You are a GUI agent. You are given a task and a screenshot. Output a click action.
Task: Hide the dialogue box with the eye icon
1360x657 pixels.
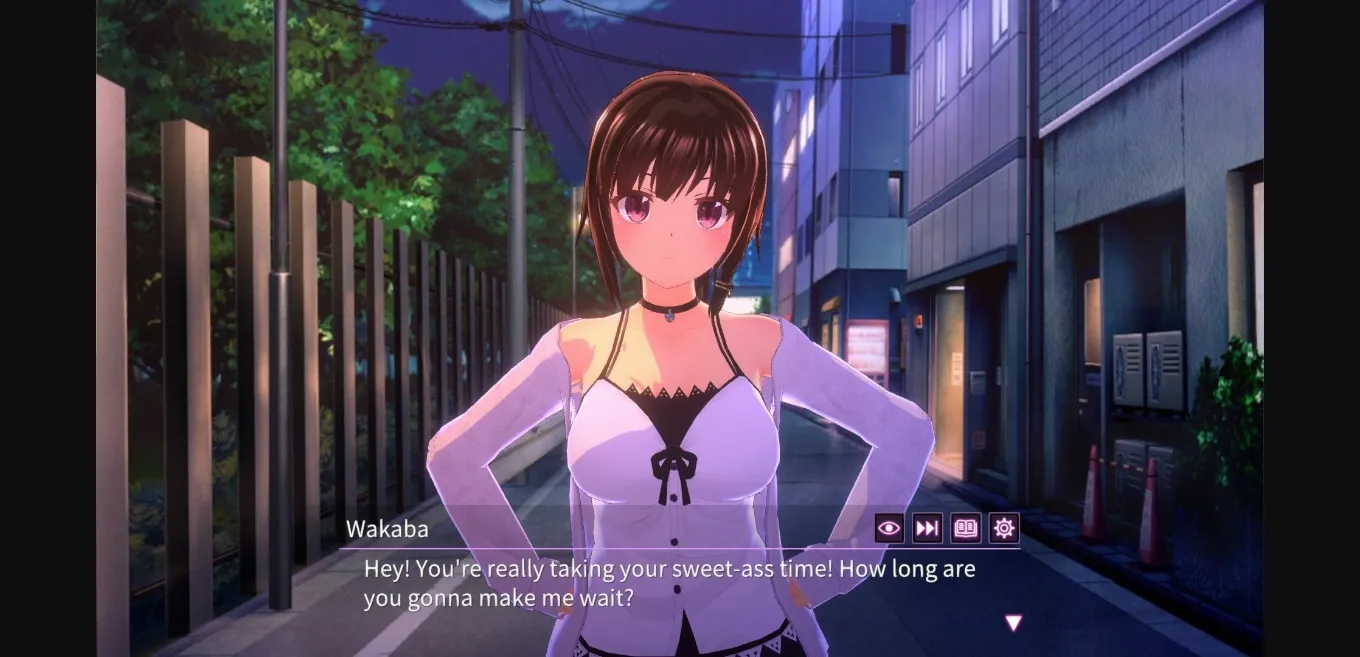pos(889,528)
